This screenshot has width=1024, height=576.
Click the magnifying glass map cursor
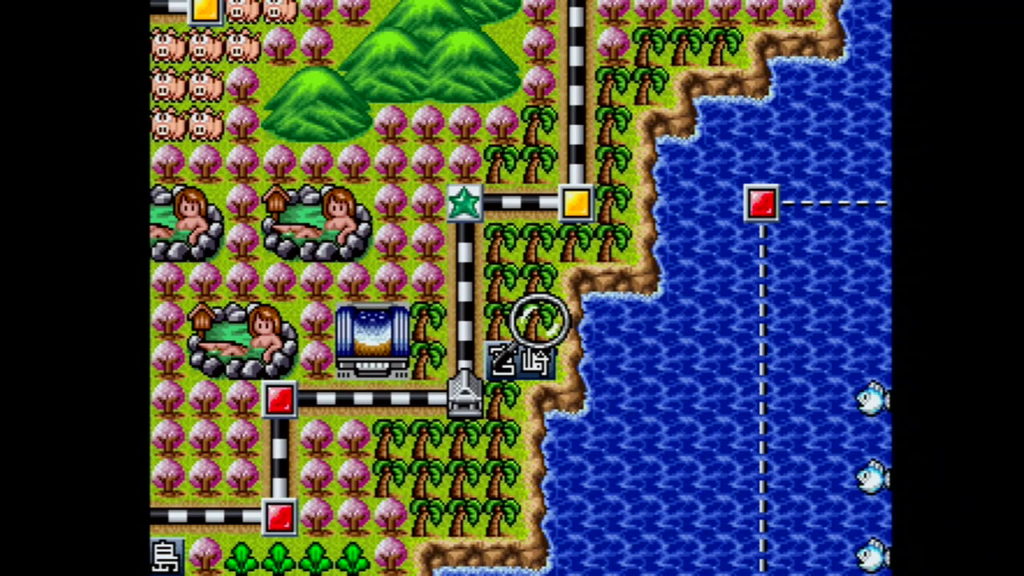[539, 320]
